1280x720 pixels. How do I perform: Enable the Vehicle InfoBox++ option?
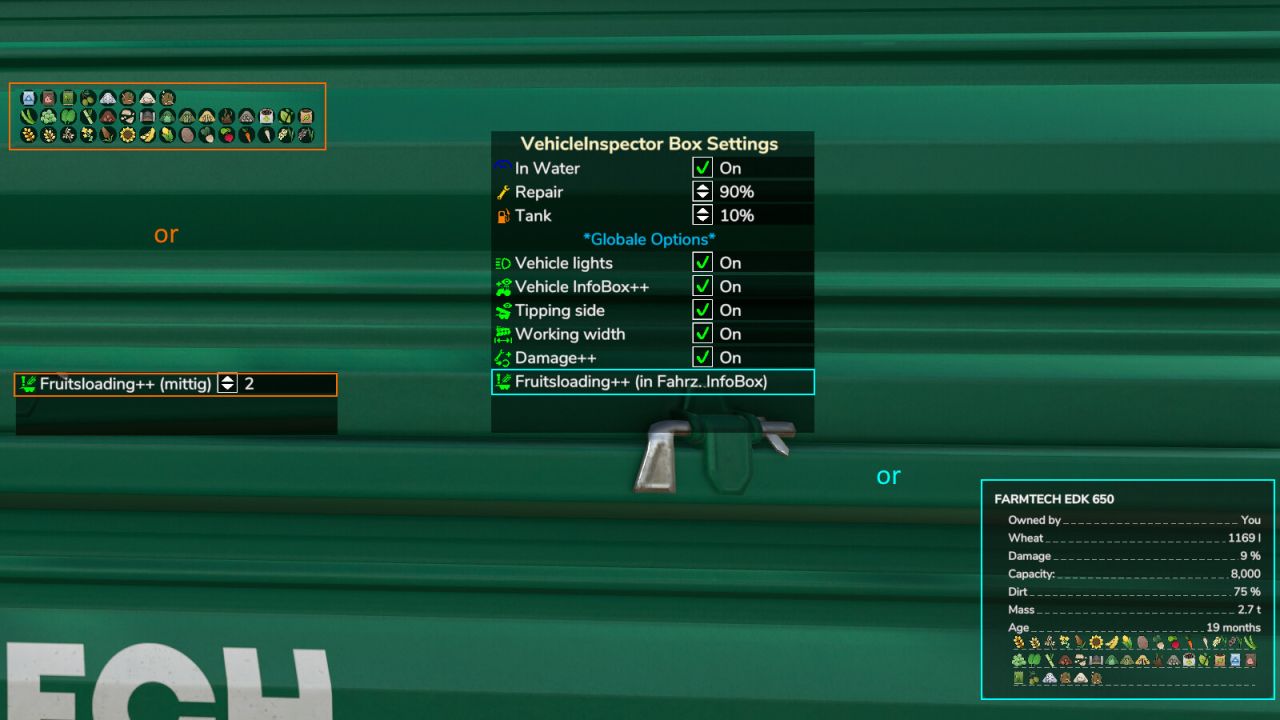click(703, 287)
